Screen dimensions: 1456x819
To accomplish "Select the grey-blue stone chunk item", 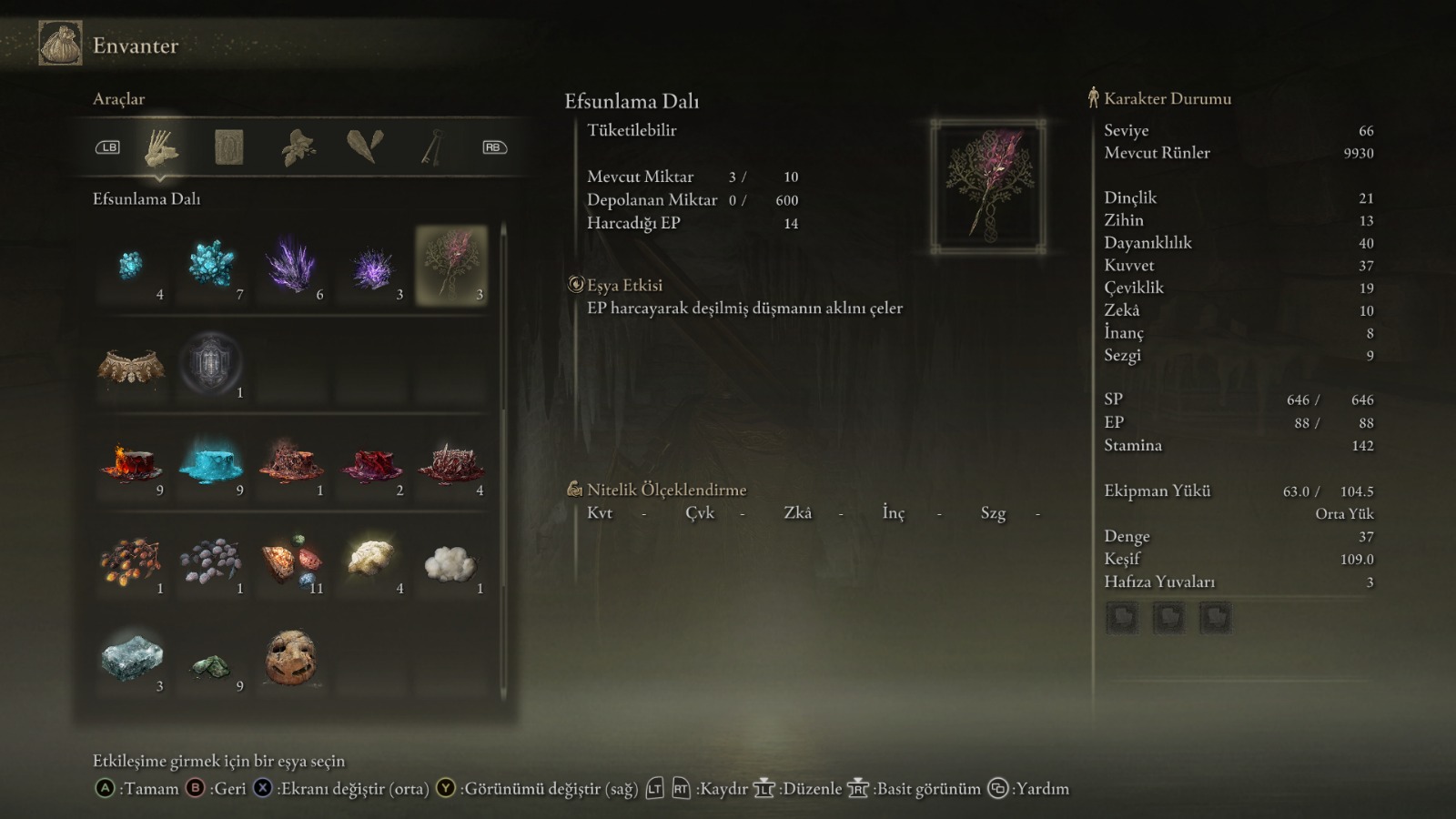I will pos(132,657).
